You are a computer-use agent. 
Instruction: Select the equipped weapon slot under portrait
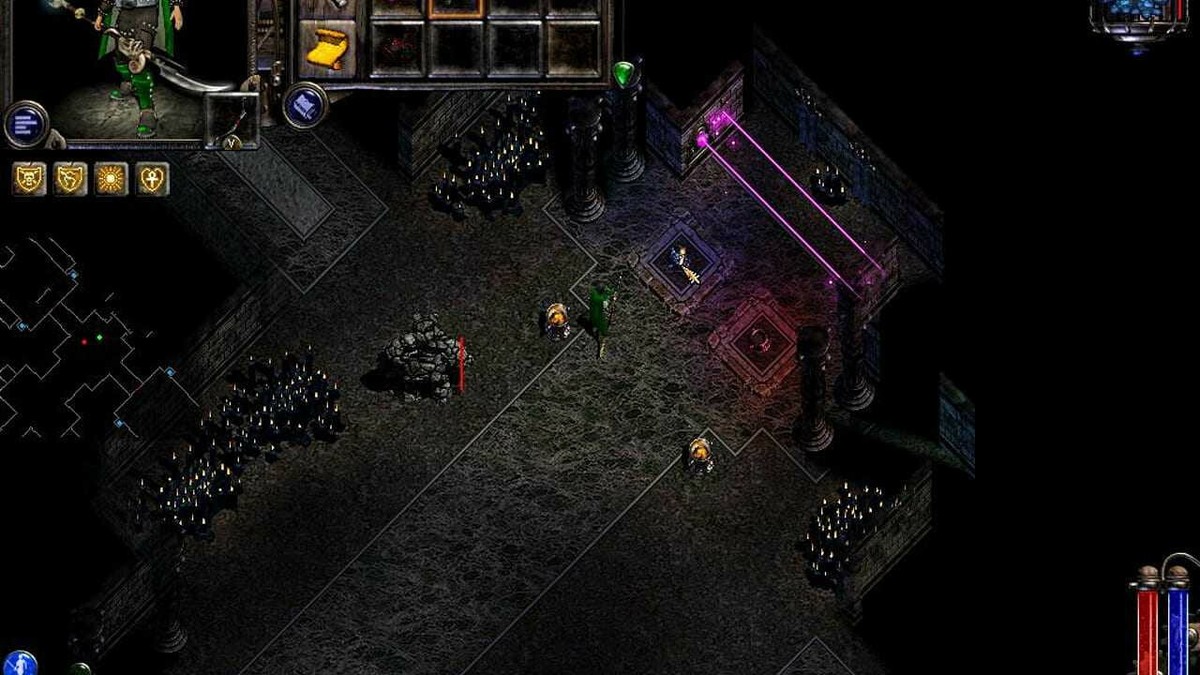point(232,118)
